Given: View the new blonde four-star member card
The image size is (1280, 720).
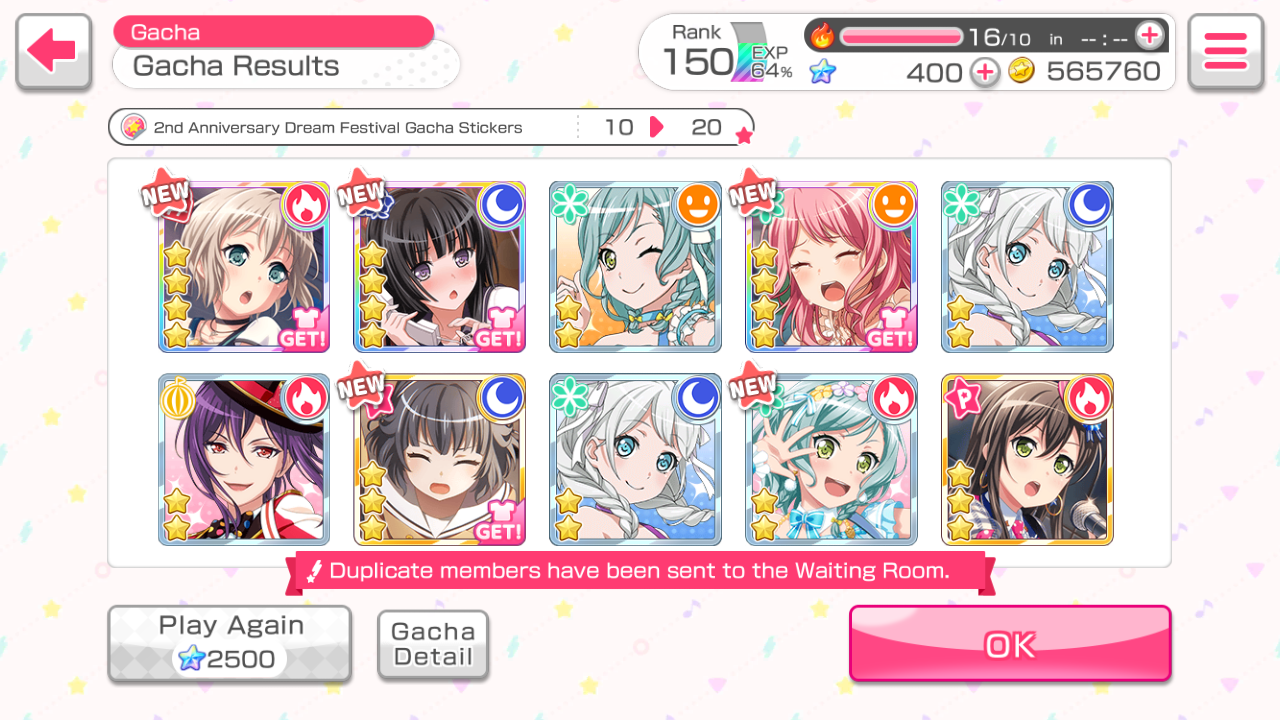Looking at the screenshot, I should [x=243, y=267].
